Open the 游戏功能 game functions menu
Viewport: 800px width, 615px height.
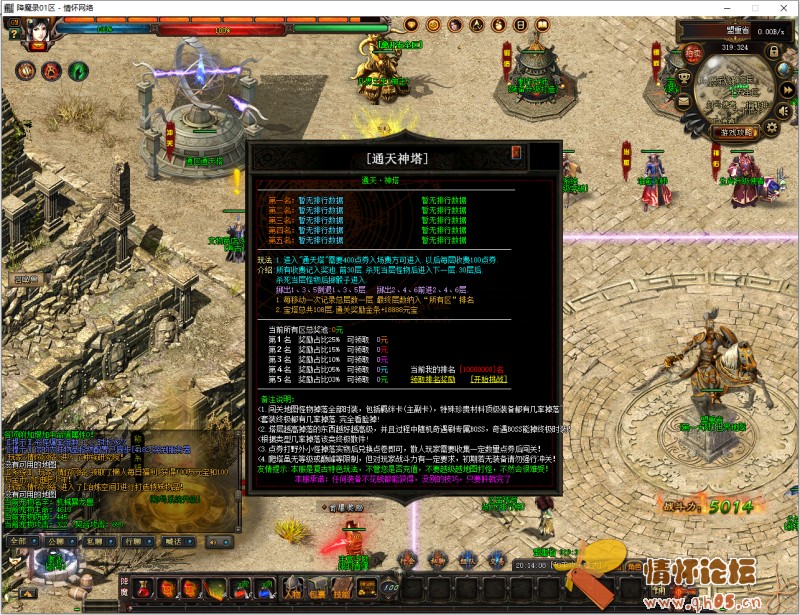(x=737, y=132)
